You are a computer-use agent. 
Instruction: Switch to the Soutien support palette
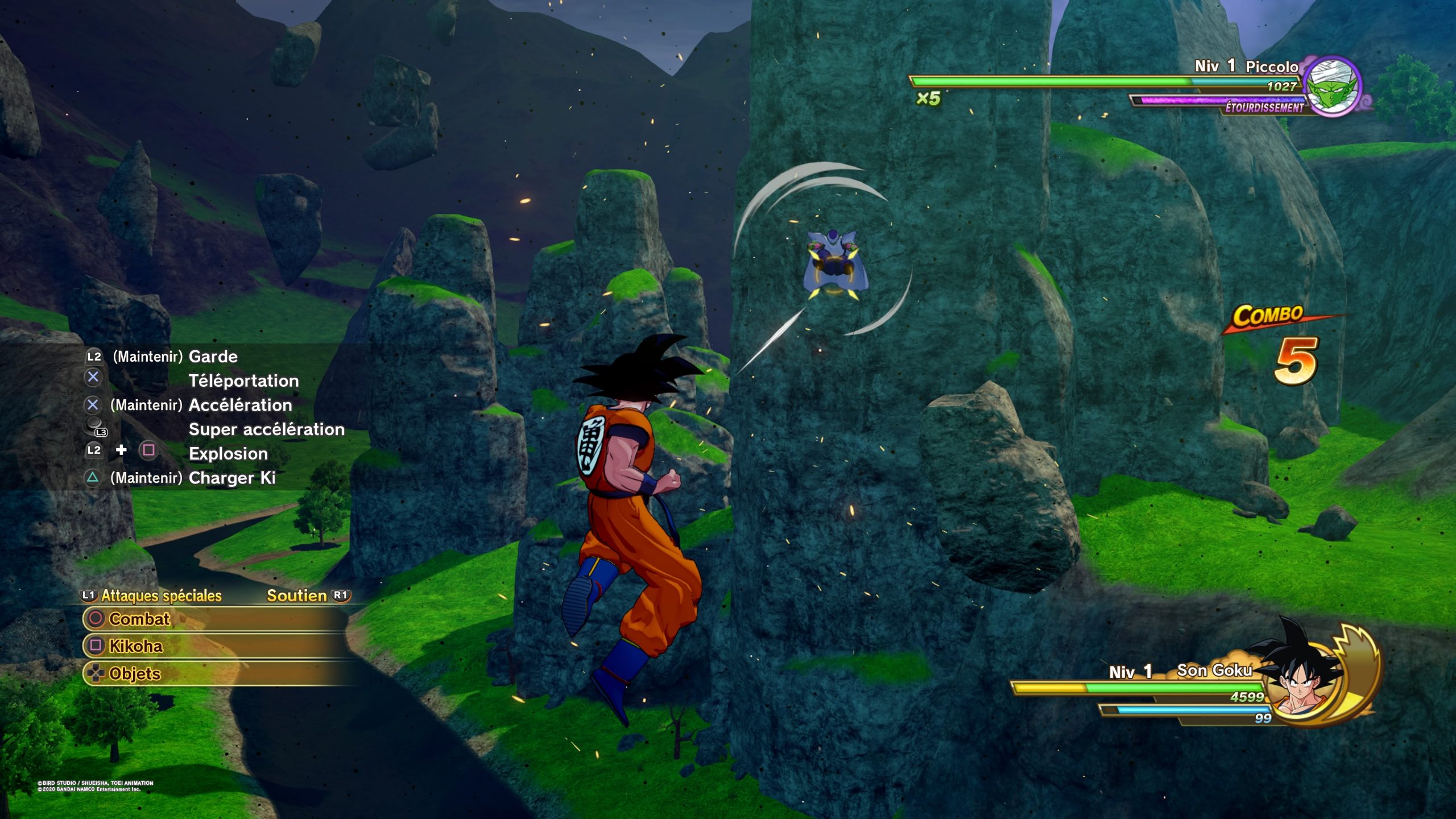pyautogui.click(x=307, y=595)
